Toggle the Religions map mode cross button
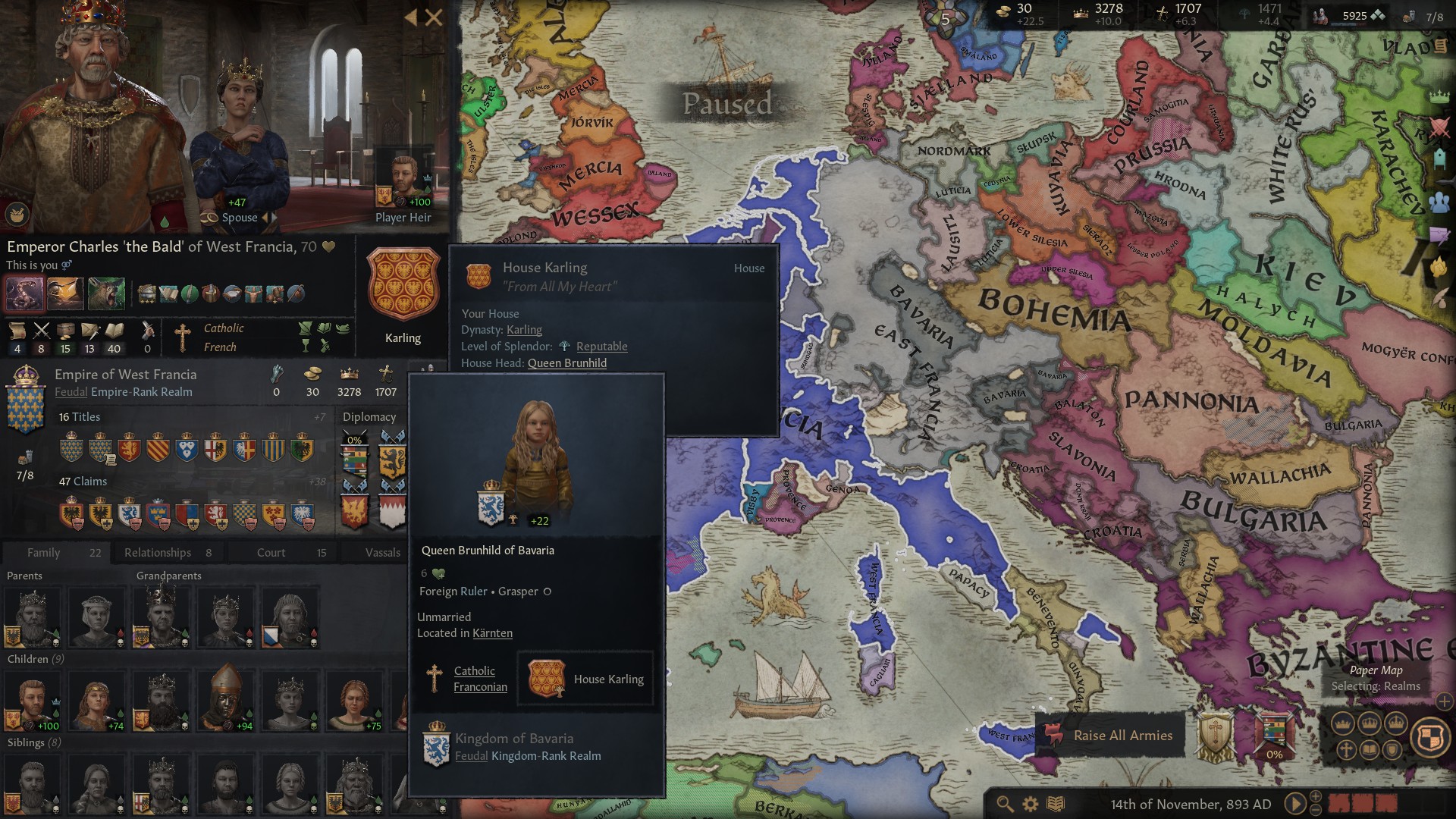Image resolution: width=1456 pixels, height=819 pixels. click(x=1347, y=749)
